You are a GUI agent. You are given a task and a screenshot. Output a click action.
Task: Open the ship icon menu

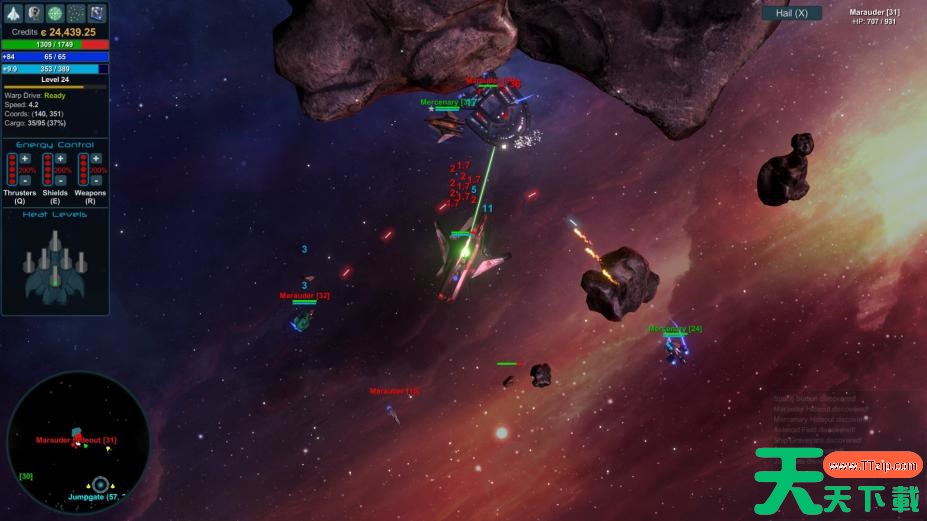pyautogui.click(x=14, y=14)
